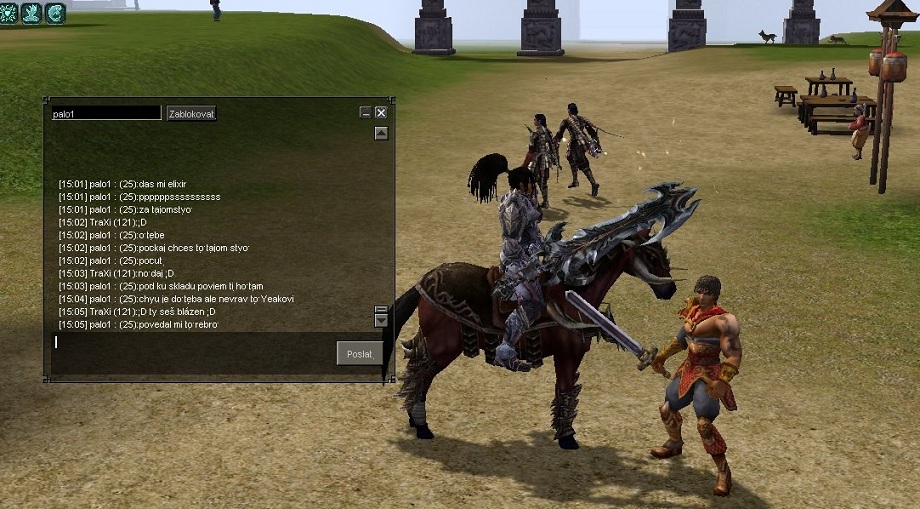
Task: Select the third swirl buff icon
Action: coord(56,13)
